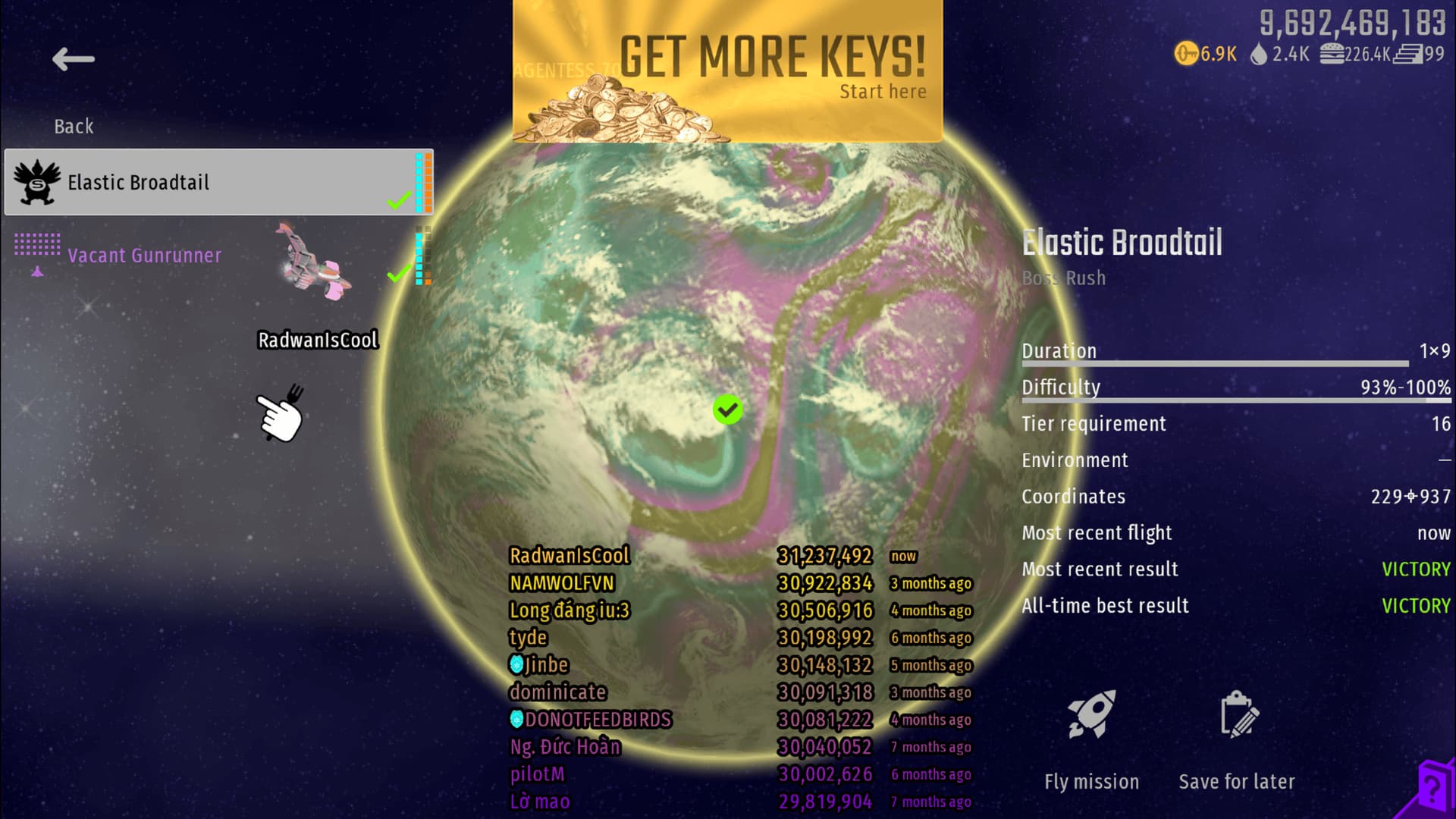Save the mission for later
The height and width of the screenshot is (819, 1456).
click(1237, 716)
